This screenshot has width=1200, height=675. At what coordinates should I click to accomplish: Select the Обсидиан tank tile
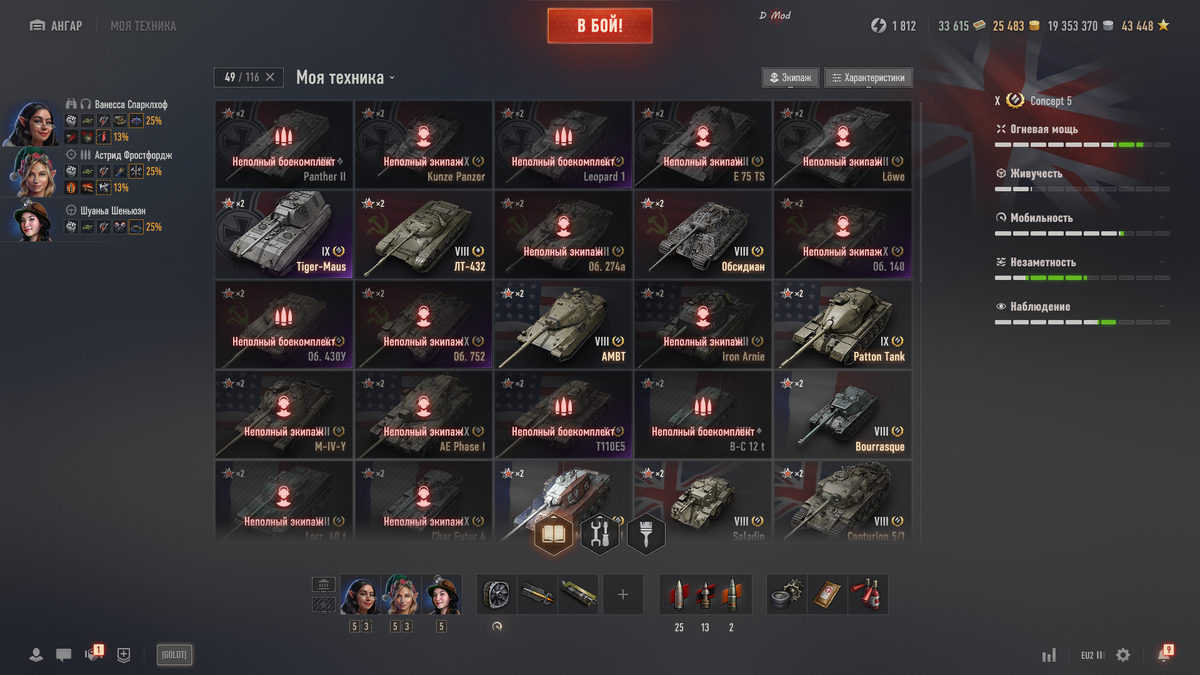click(x=703, y=235)
